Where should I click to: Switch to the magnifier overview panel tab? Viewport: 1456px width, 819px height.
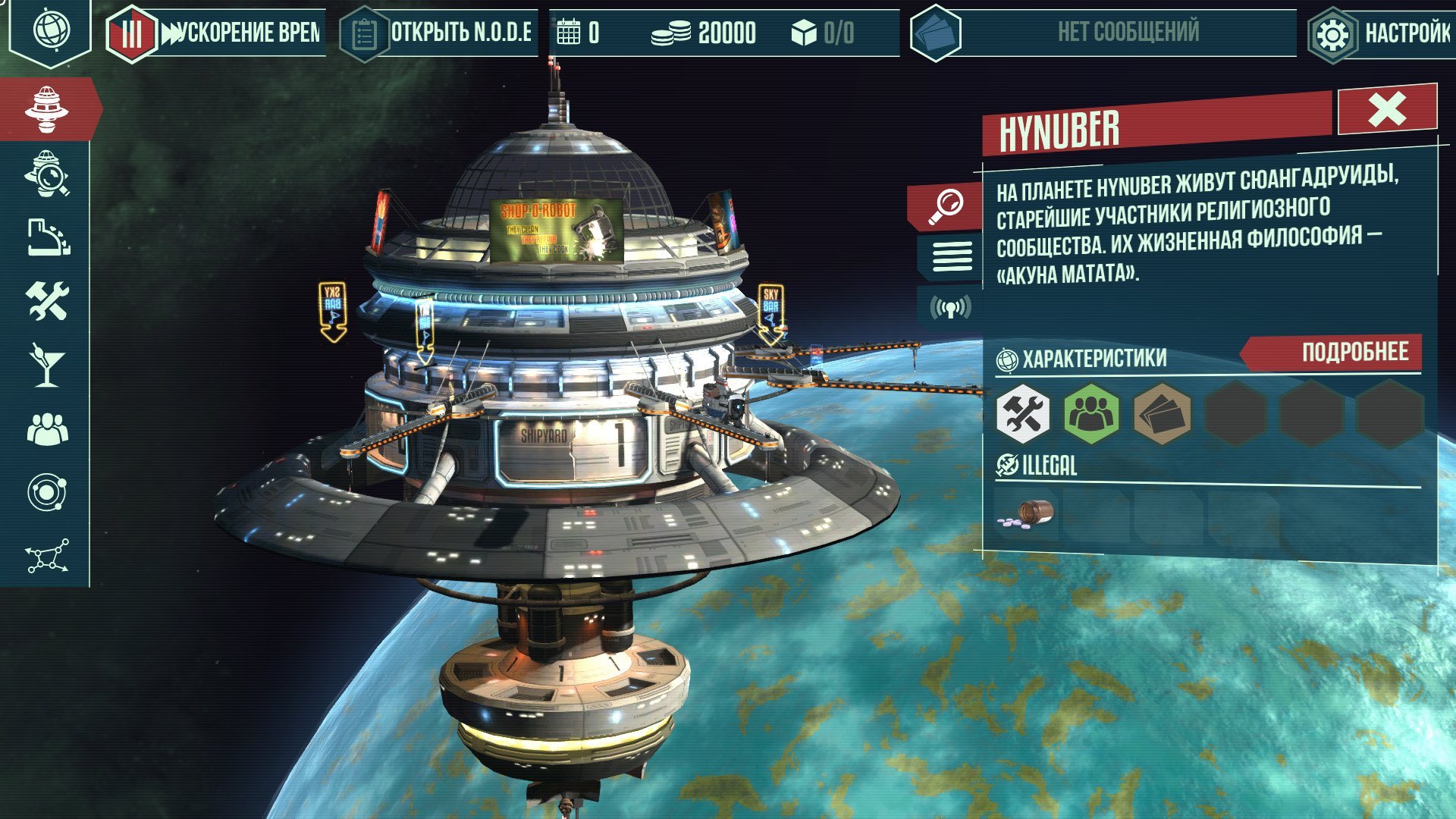tap(948, 206)
